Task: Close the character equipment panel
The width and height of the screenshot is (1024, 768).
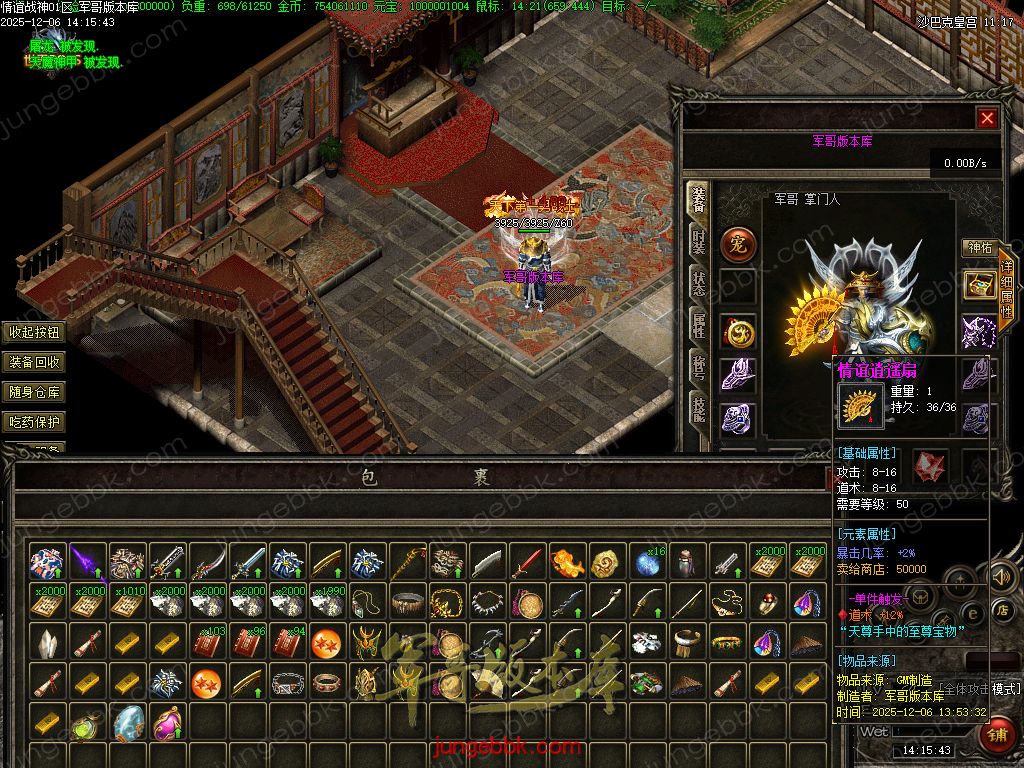Action: click(987, 118)
